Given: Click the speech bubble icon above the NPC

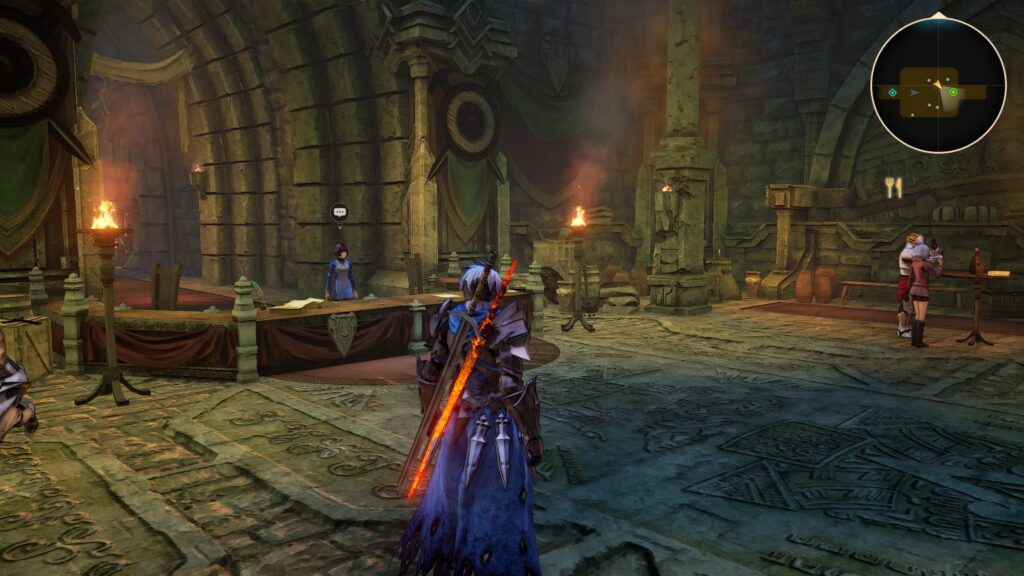Looking at the screenshot, I should coord(339,212).
